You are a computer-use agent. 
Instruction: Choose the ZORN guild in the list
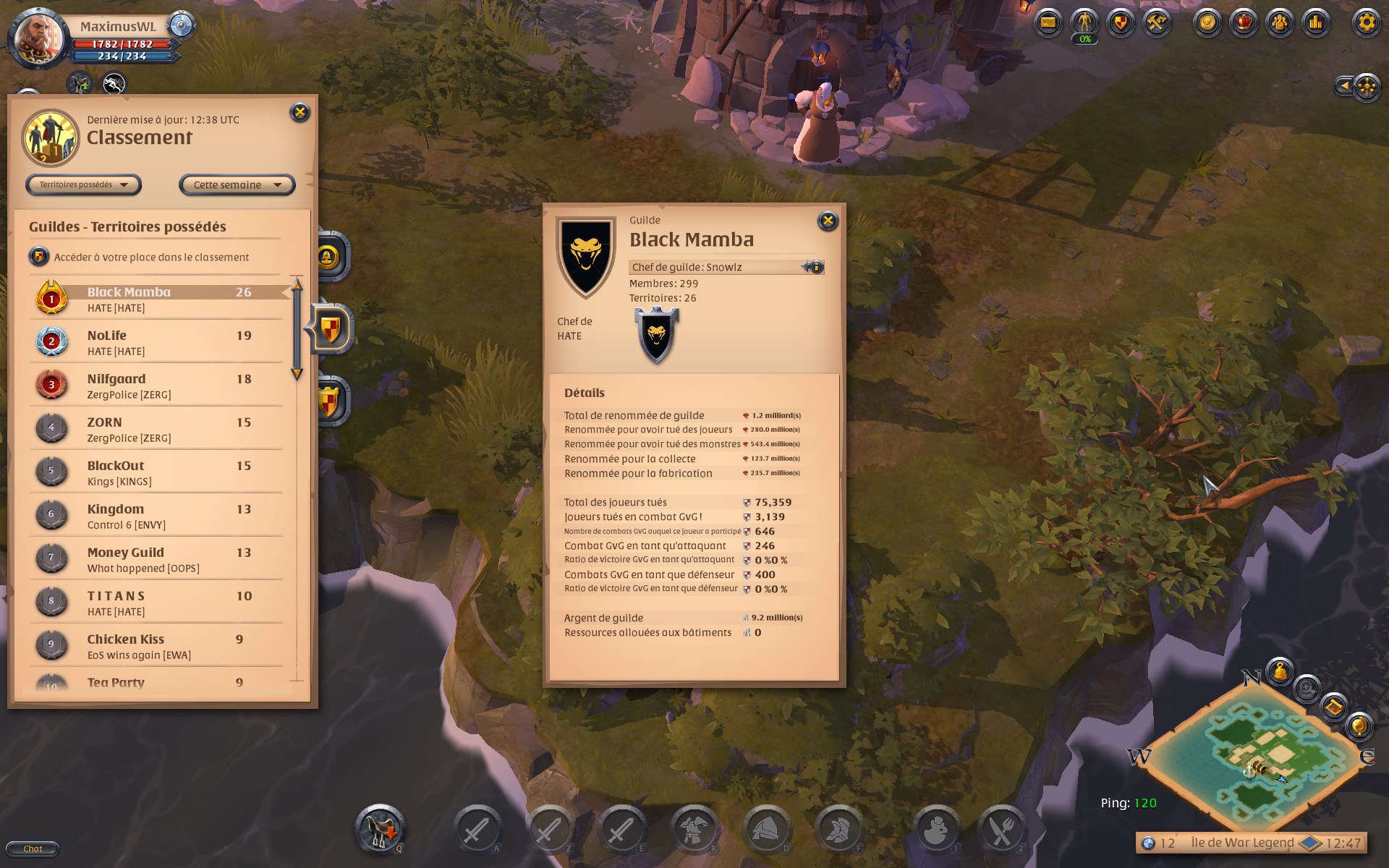point(159,429)
